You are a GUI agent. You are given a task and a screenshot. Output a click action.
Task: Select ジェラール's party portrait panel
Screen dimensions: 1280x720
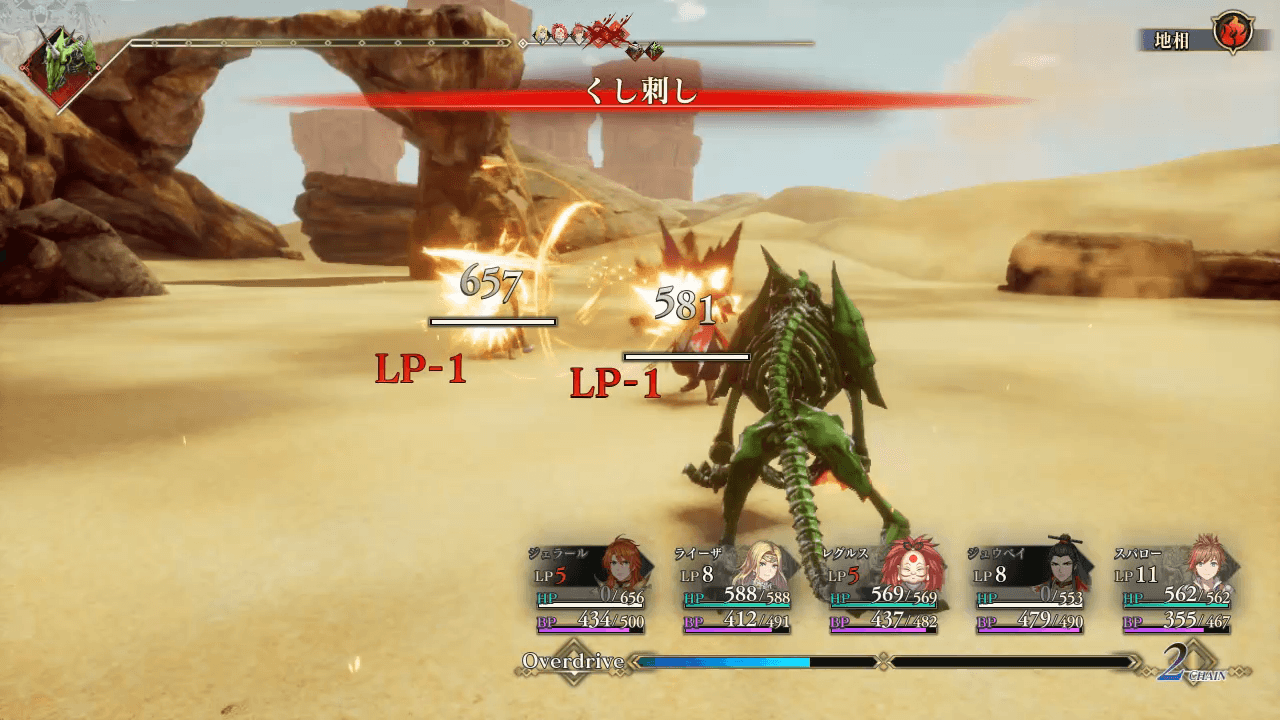coord(589,590)
